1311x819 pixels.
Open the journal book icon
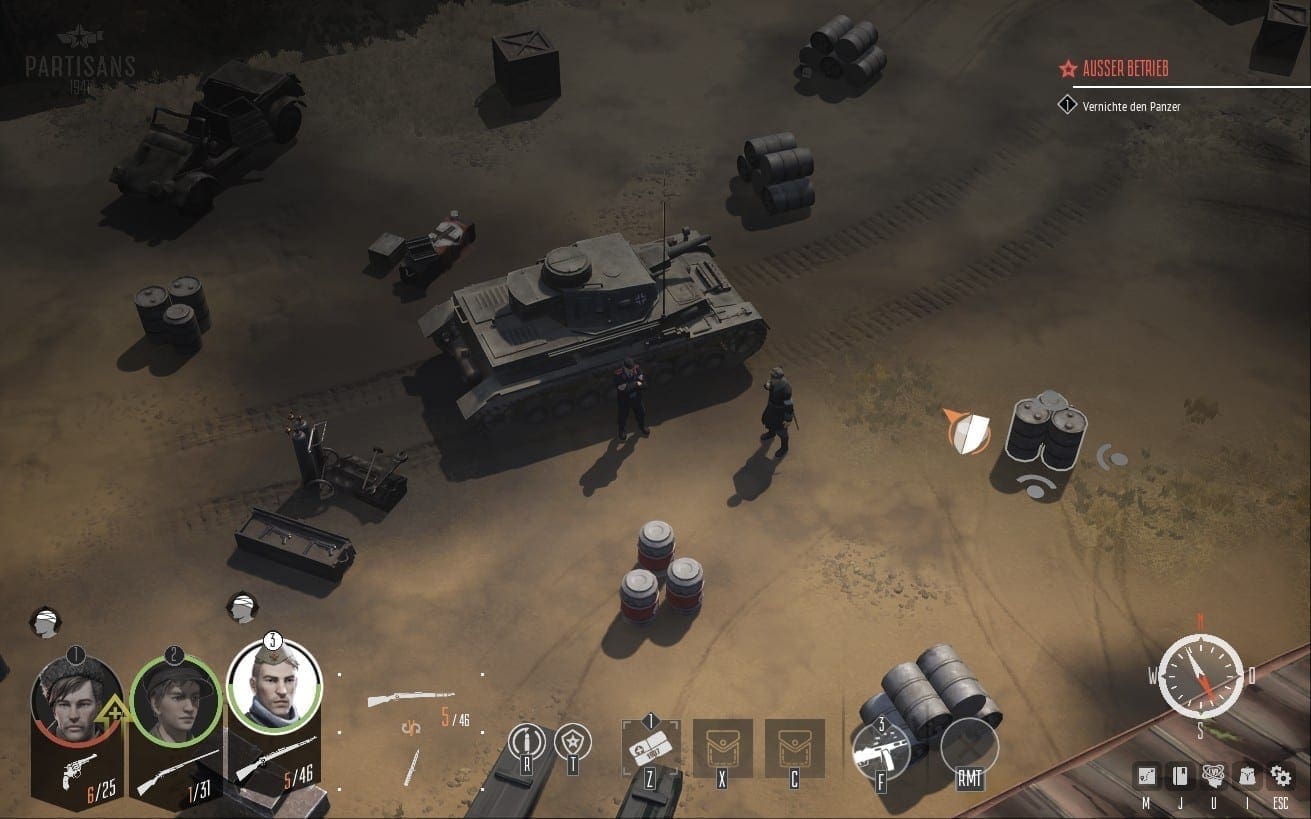(x=1180, y=775)
